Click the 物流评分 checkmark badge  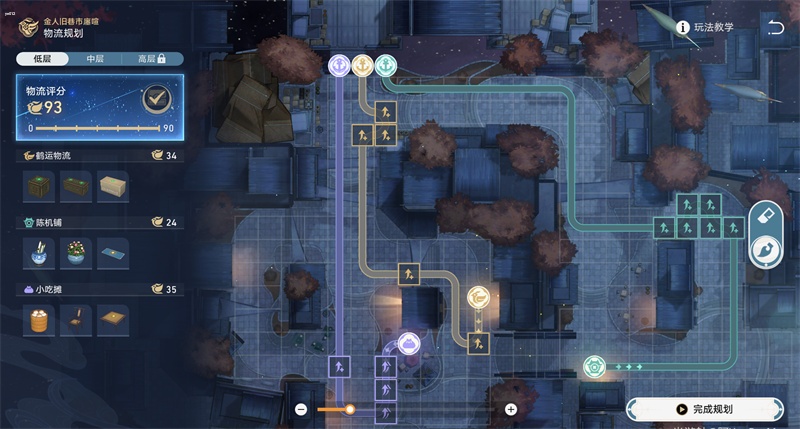click(x=154, y=98)
